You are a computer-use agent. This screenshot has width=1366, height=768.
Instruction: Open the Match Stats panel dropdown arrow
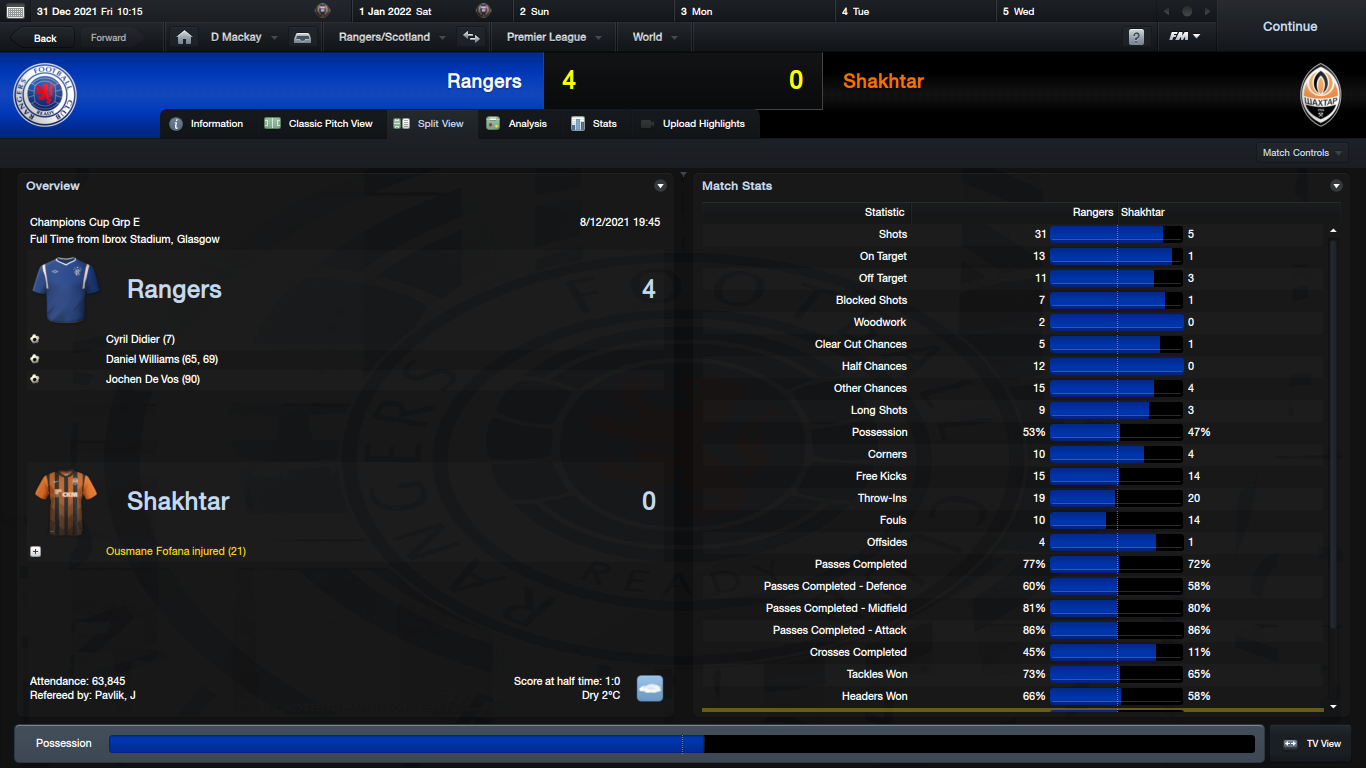point(1336,186)
